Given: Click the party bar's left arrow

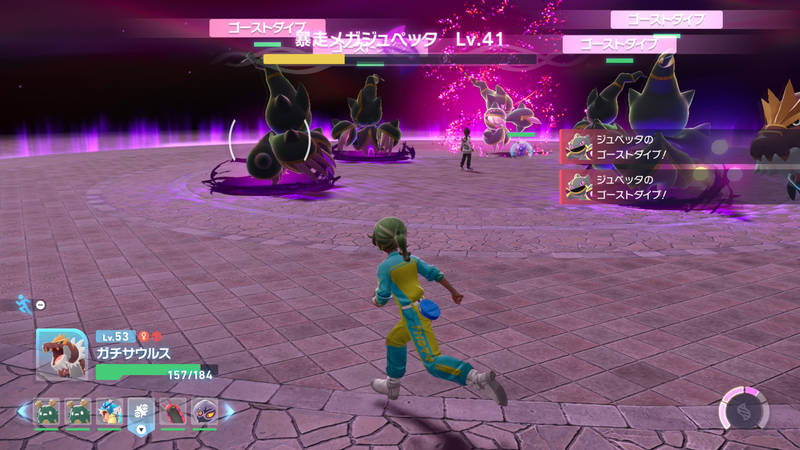Looking at the screenshot, I should click(x=23, y=411).
